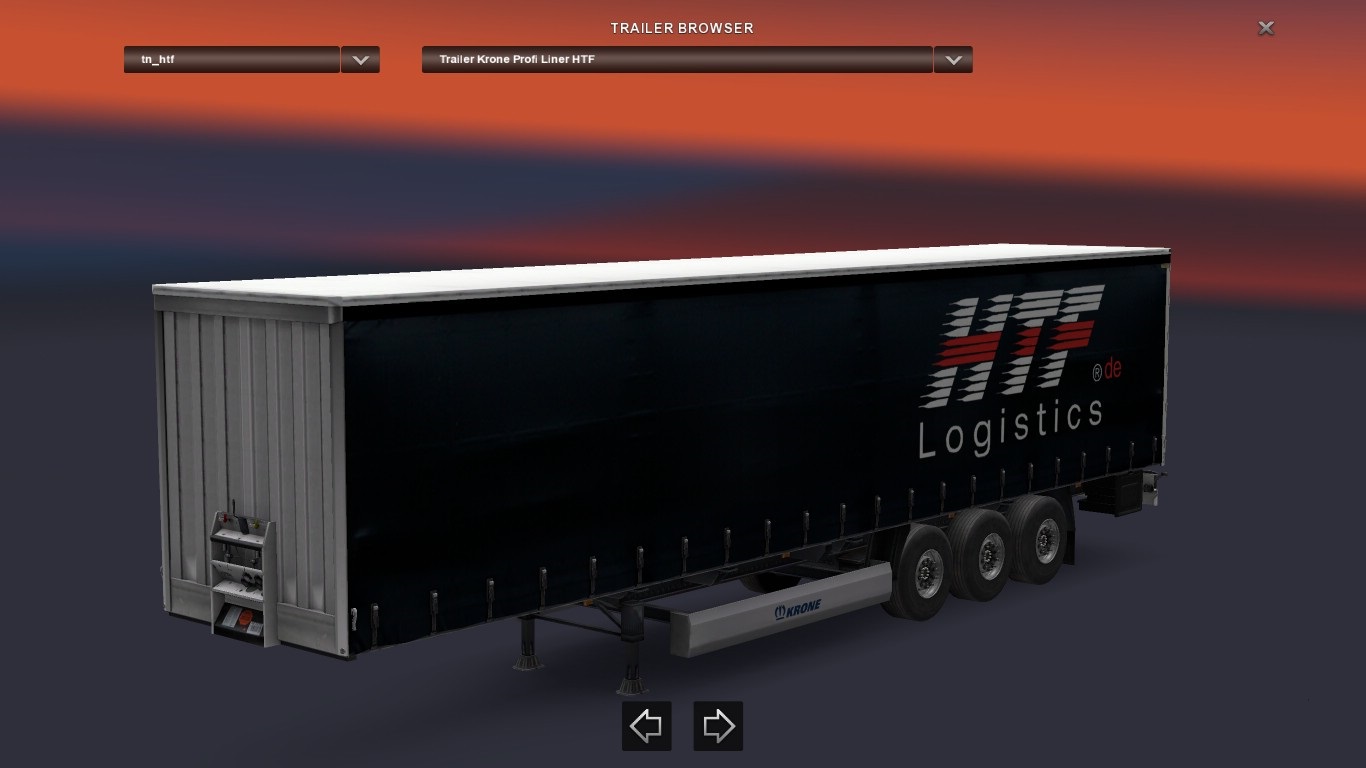Viewport: 1366px width, 768px height.
Task: Show the previous trailer with left arrow
Action: tap(646, 726)
